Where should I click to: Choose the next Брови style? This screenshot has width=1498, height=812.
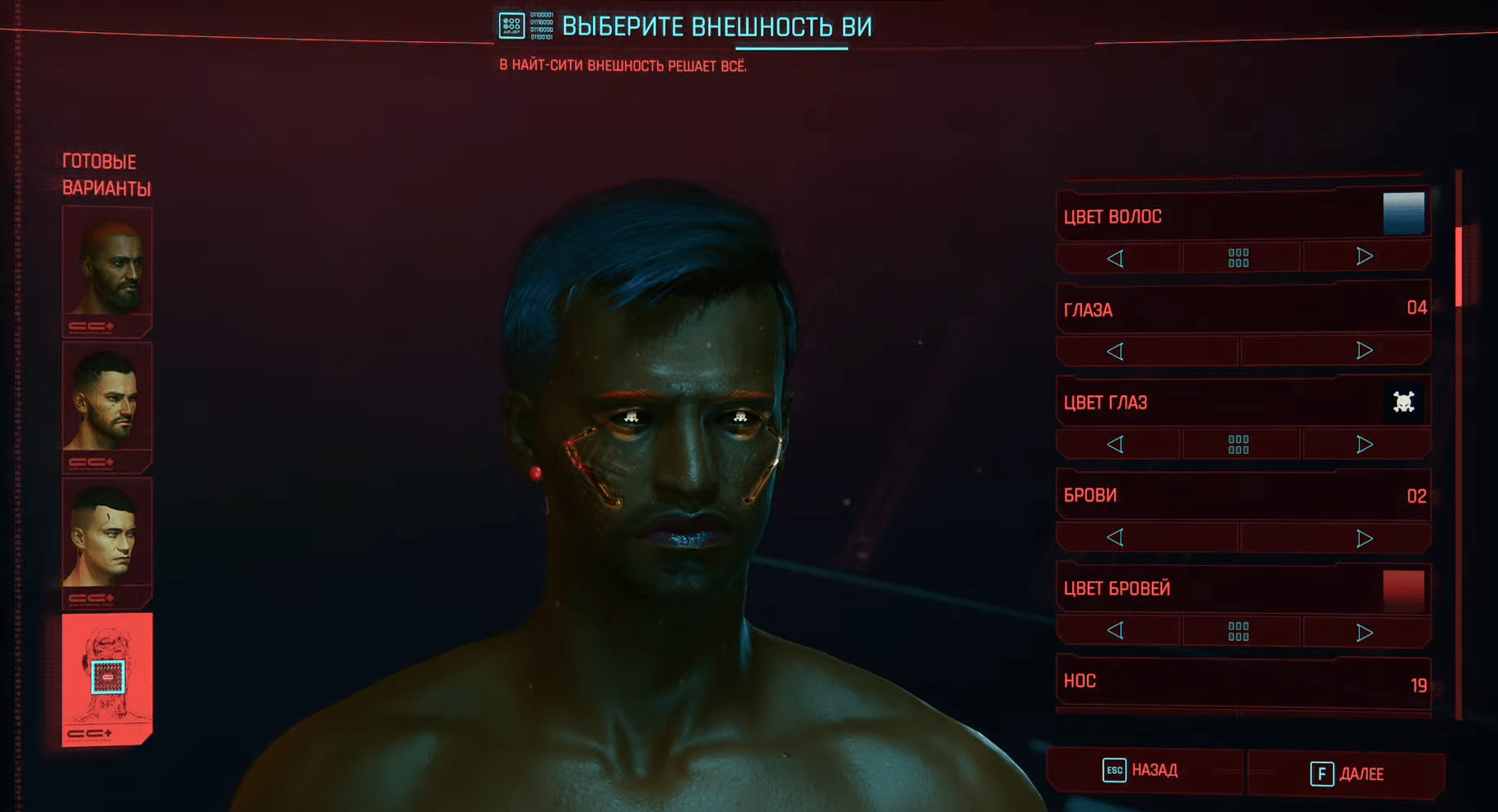(x=1365, y=539)
